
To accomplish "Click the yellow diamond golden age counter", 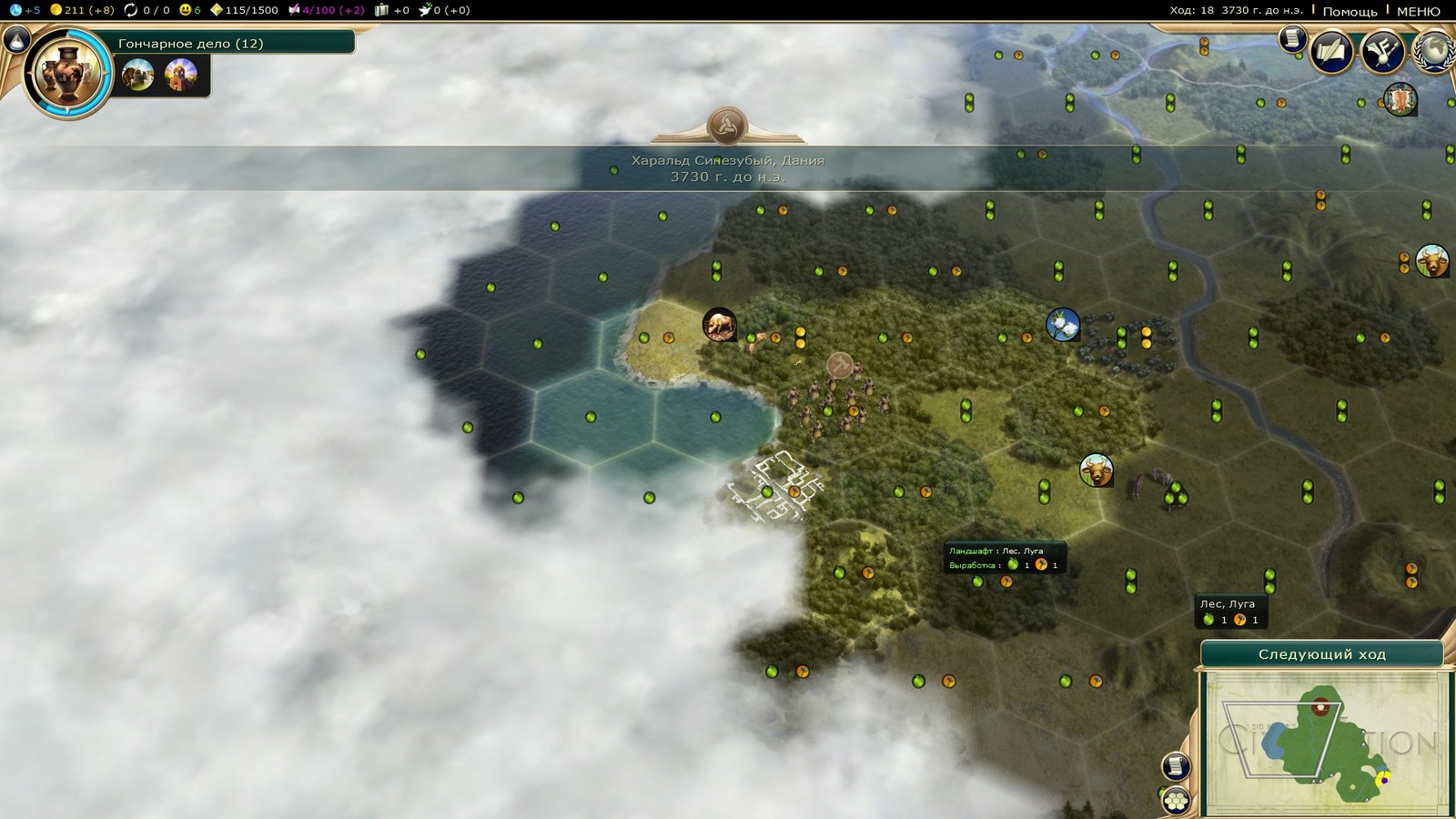I will (244, 10).
